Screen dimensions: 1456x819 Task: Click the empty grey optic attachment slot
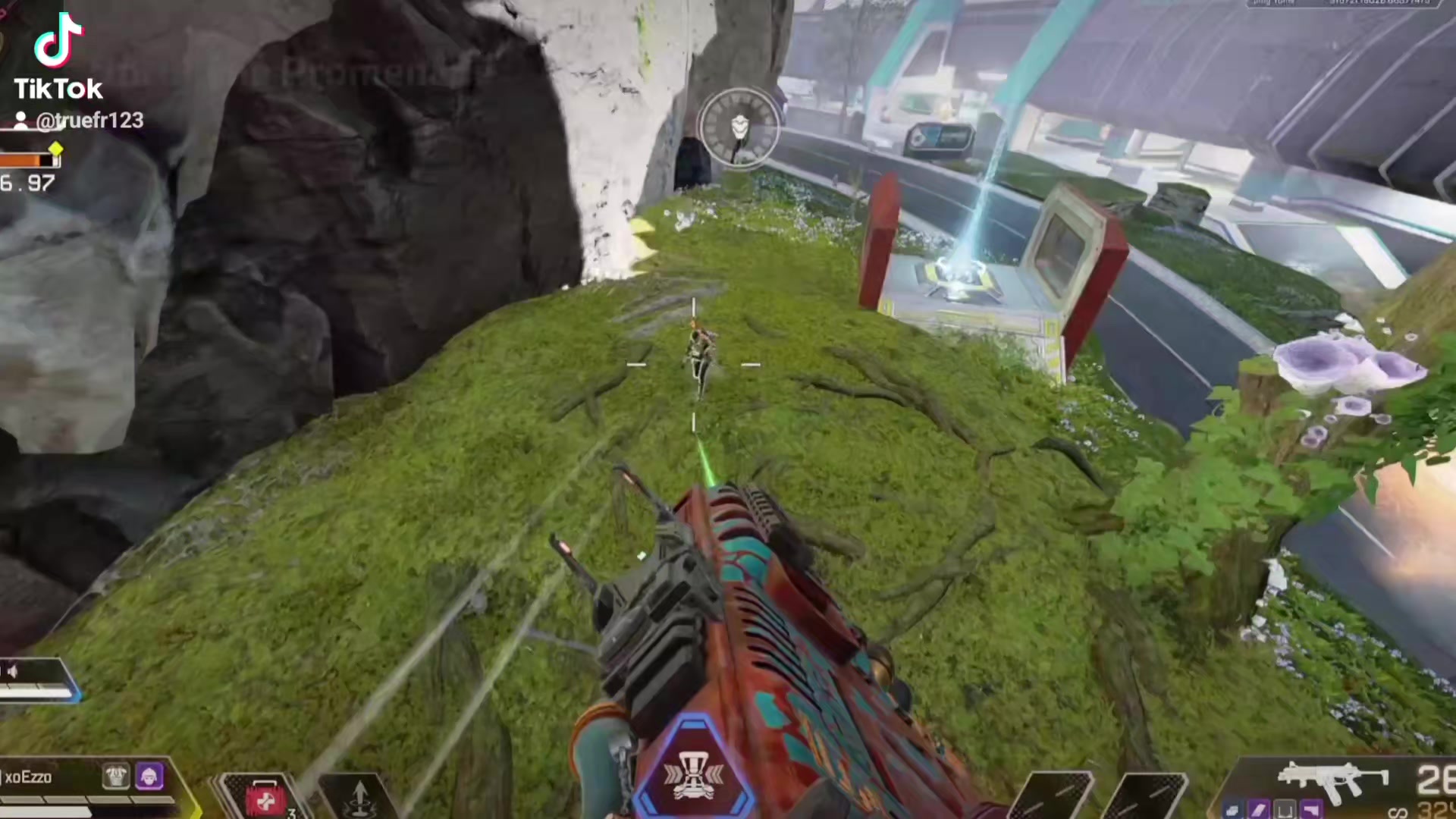tap(1285, 811)
